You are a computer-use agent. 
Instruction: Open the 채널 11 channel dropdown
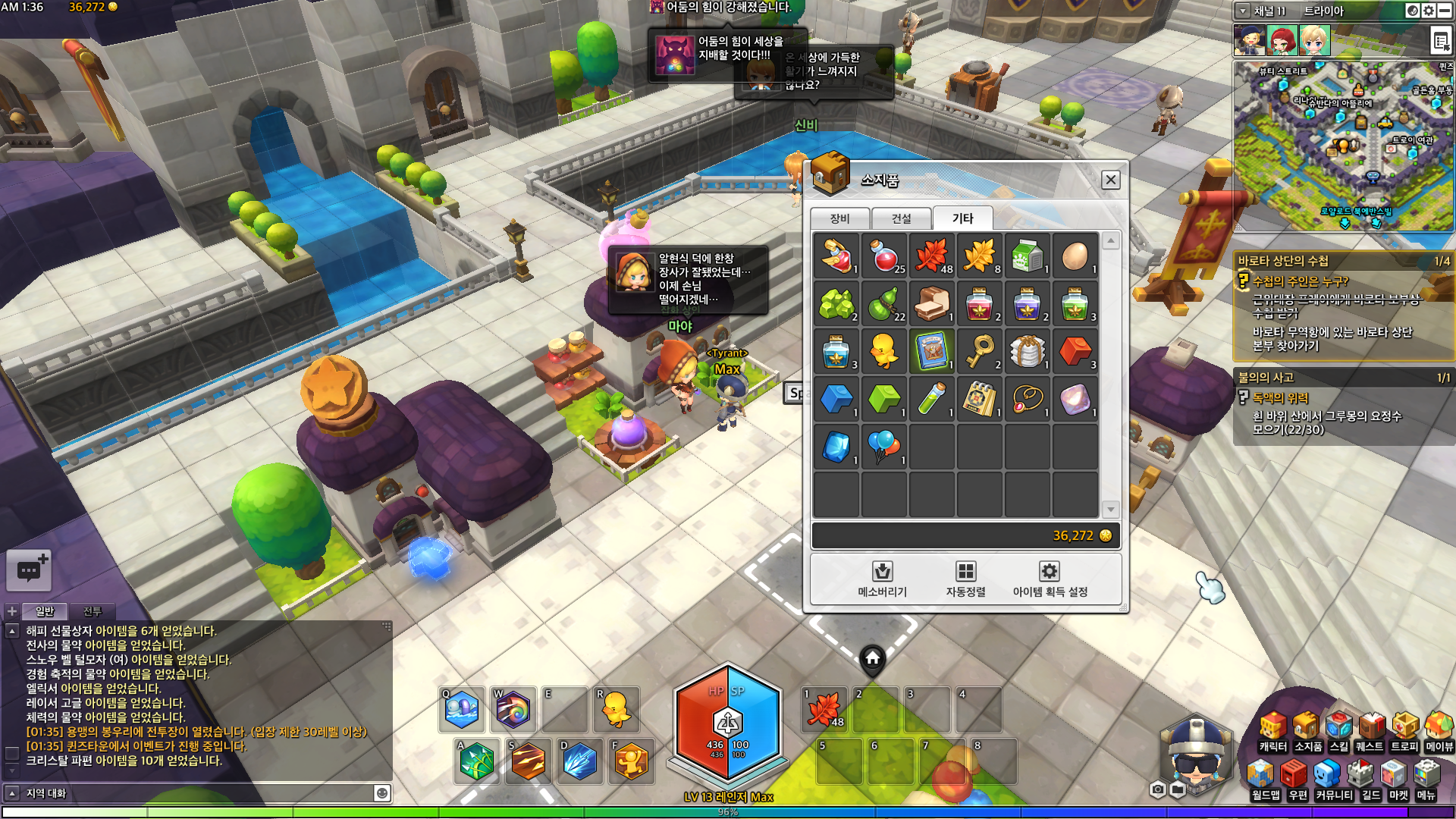pos(1243,11)
